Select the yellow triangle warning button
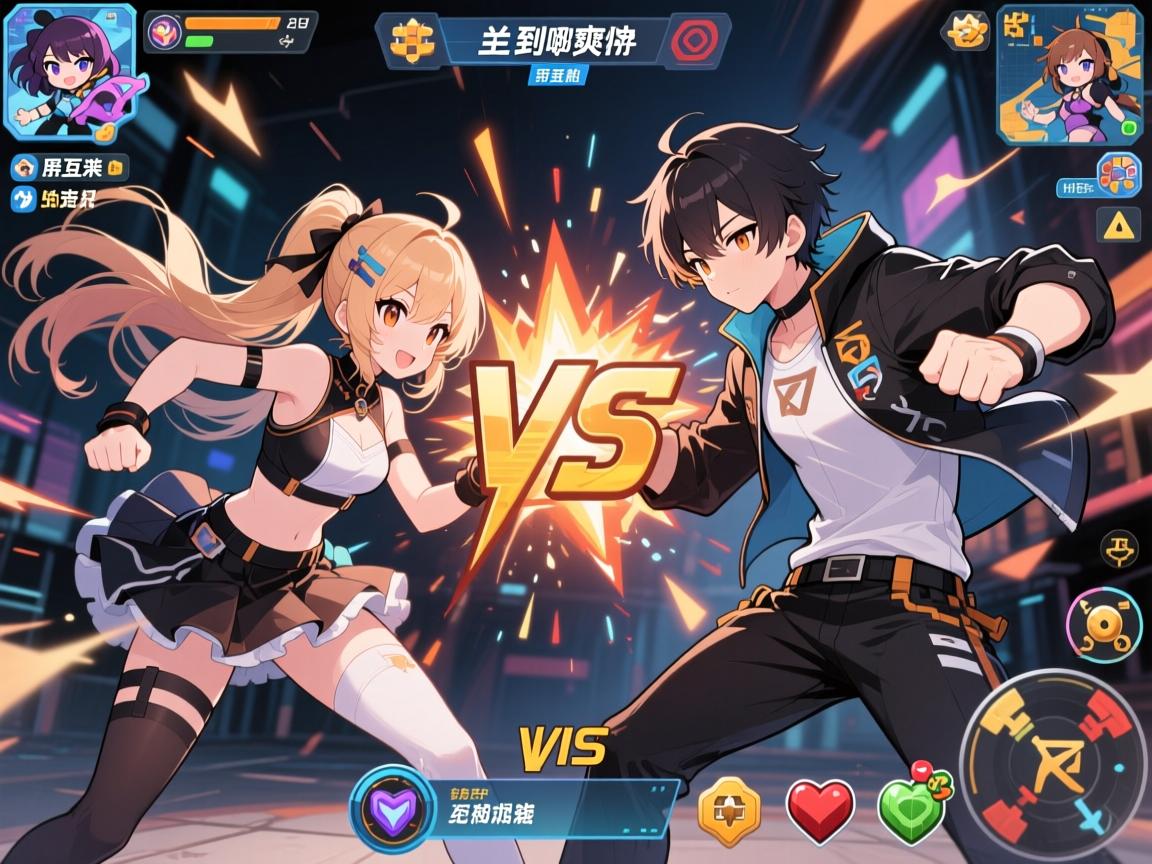The image size is (1152, 864). point(1118,225)
